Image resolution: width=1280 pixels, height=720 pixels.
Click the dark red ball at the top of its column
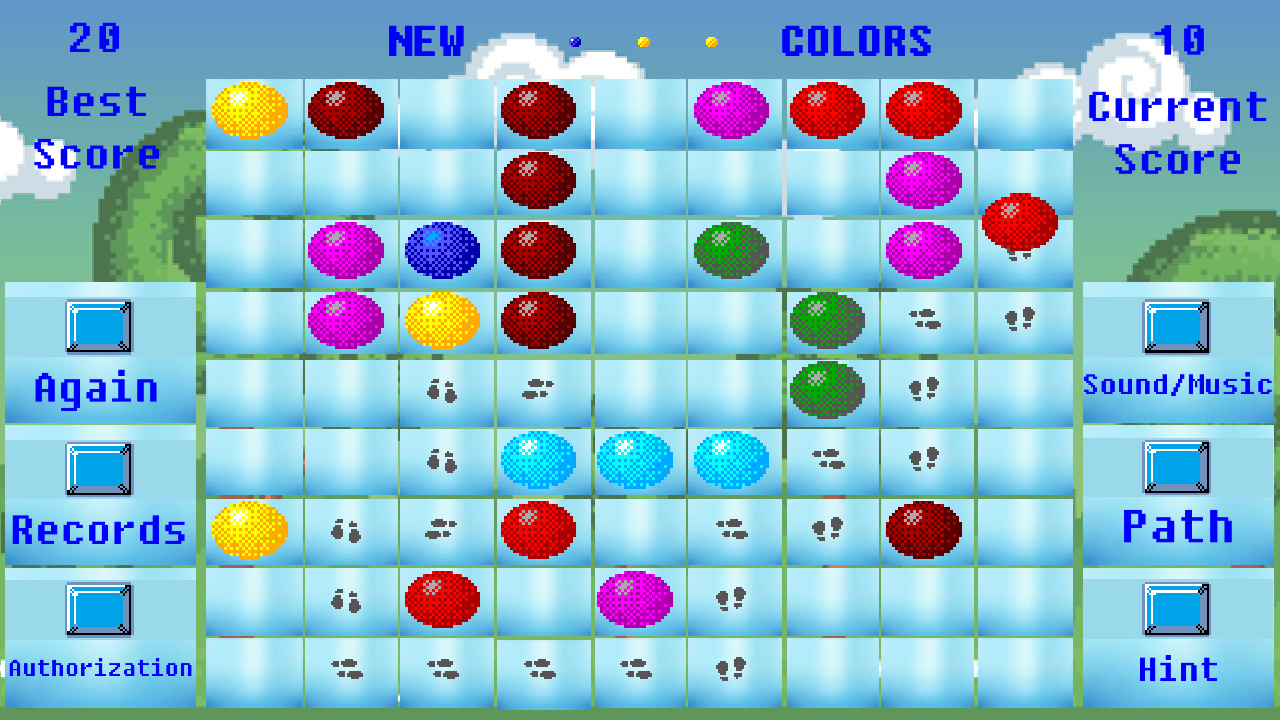point(541,110)
